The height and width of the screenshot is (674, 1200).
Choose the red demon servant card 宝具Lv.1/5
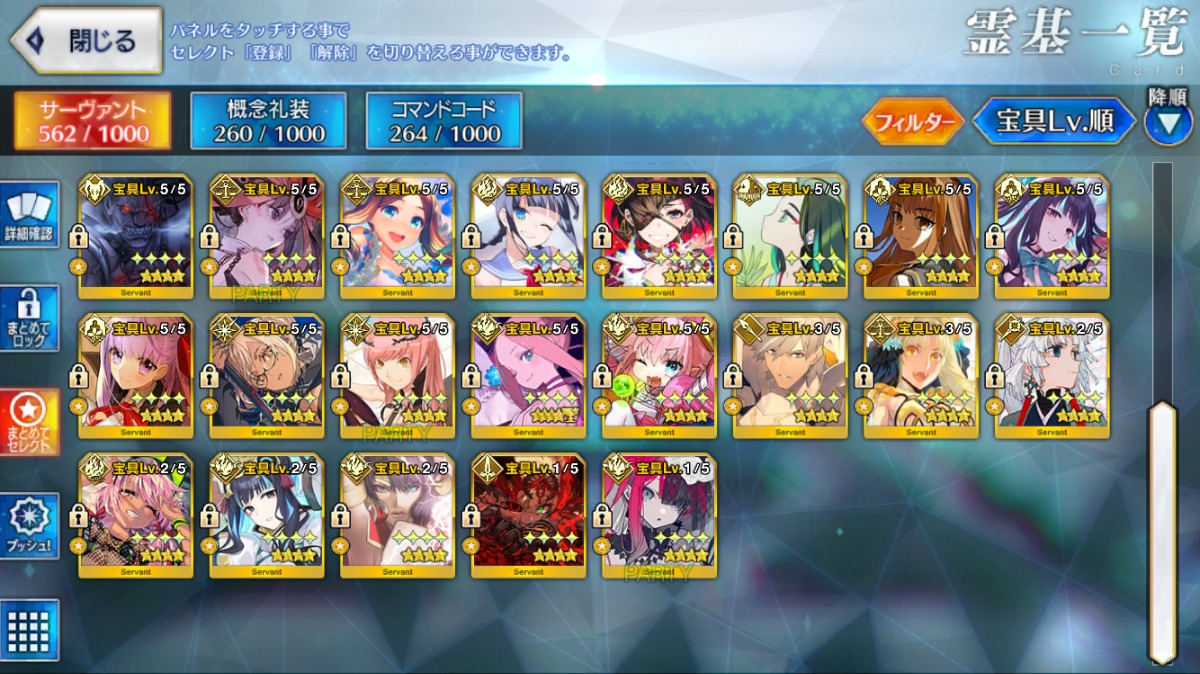(x=529, y=515)
